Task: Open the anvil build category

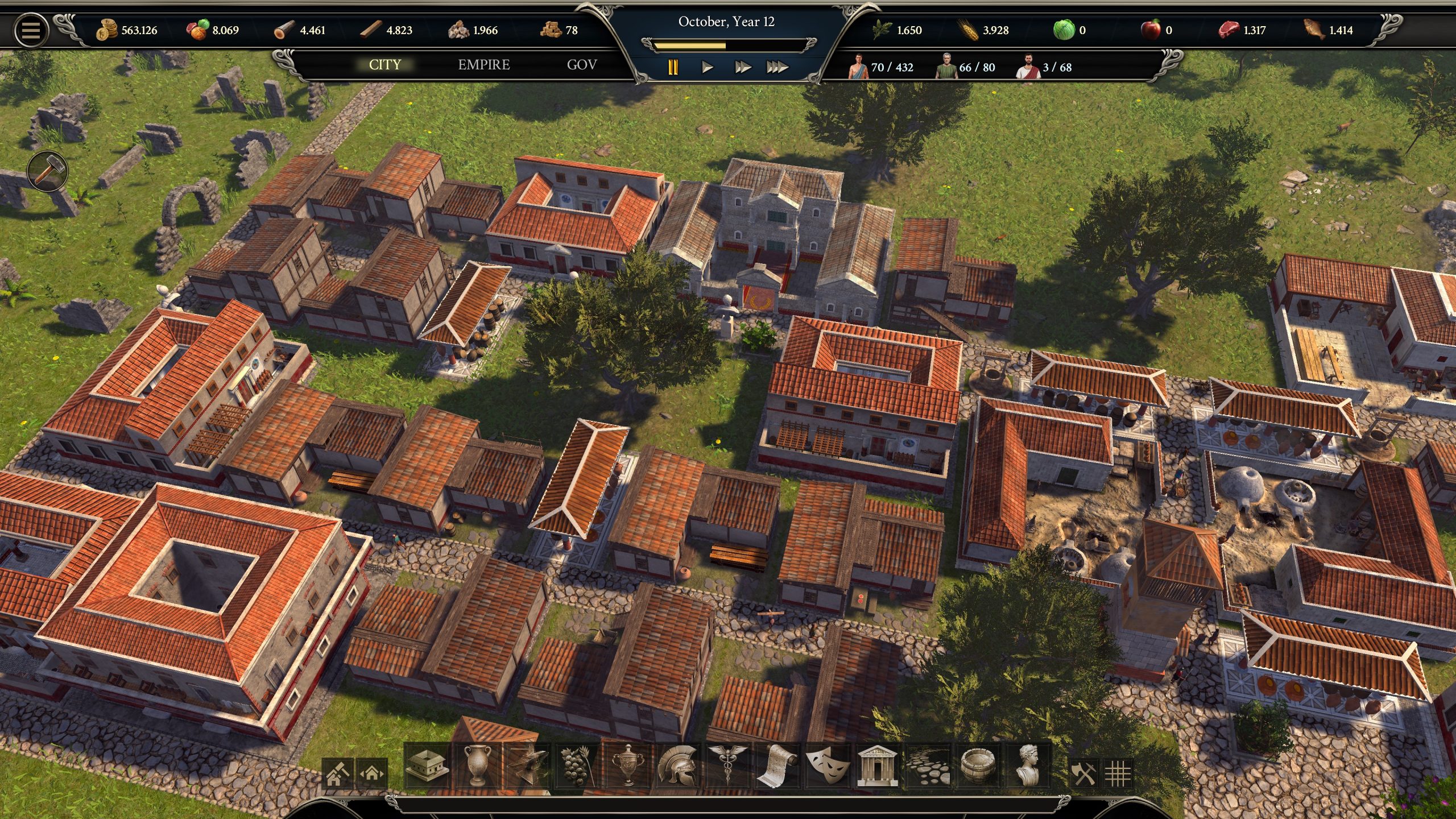Action: [x=527, y=766]
